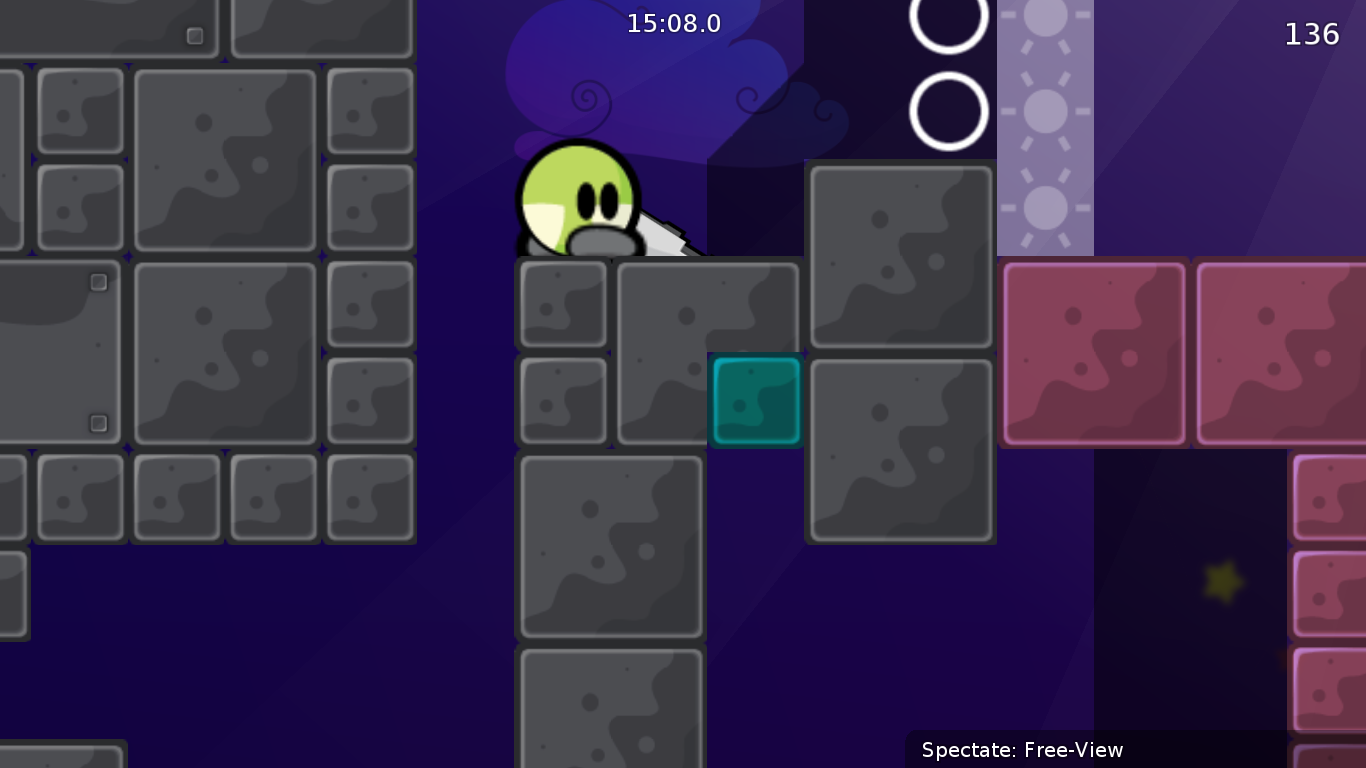Click the tall grey pillar below the character
This screenshot has width=1366, height=768.
610,545
